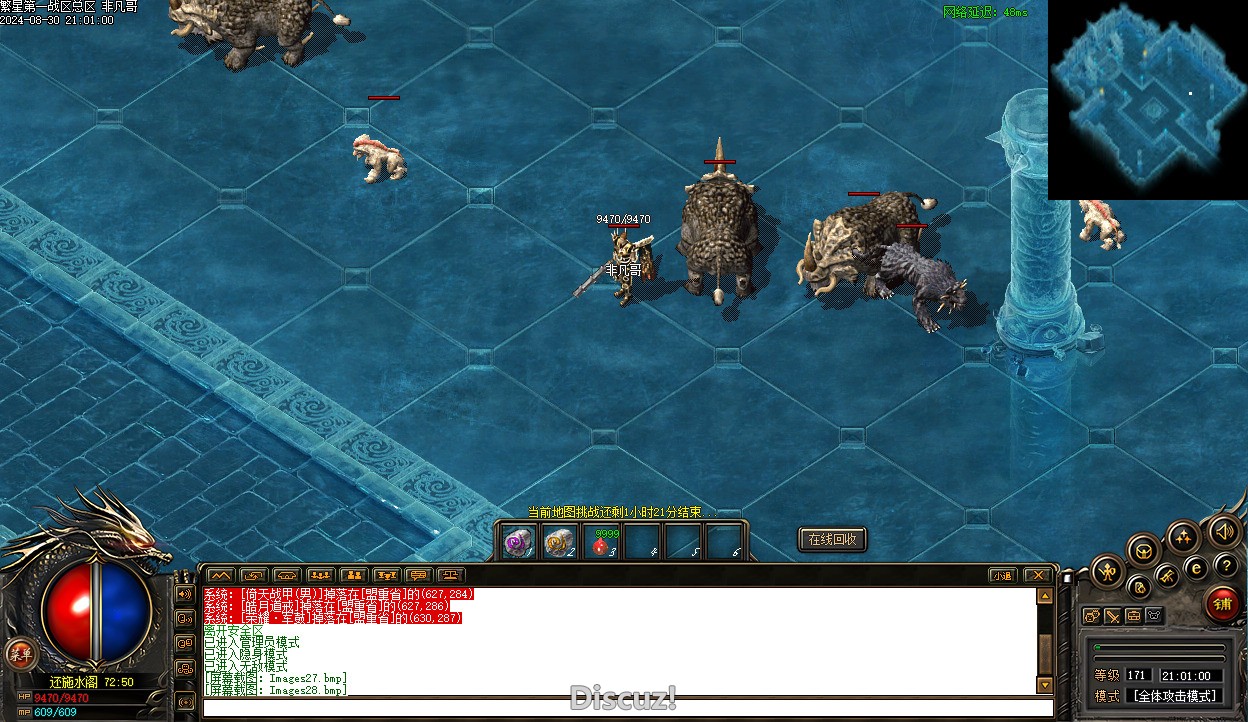Select the red potion in hotbar slot 3
This screenshot has width=1248, height=722.
click(600, 542)
